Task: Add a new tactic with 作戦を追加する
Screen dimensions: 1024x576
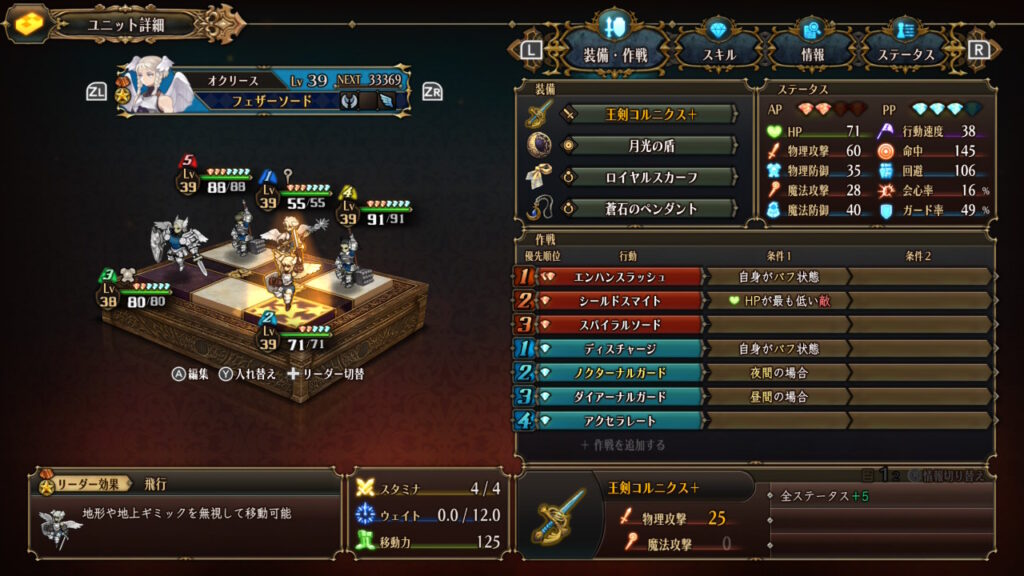Action: tap(622, 445)
